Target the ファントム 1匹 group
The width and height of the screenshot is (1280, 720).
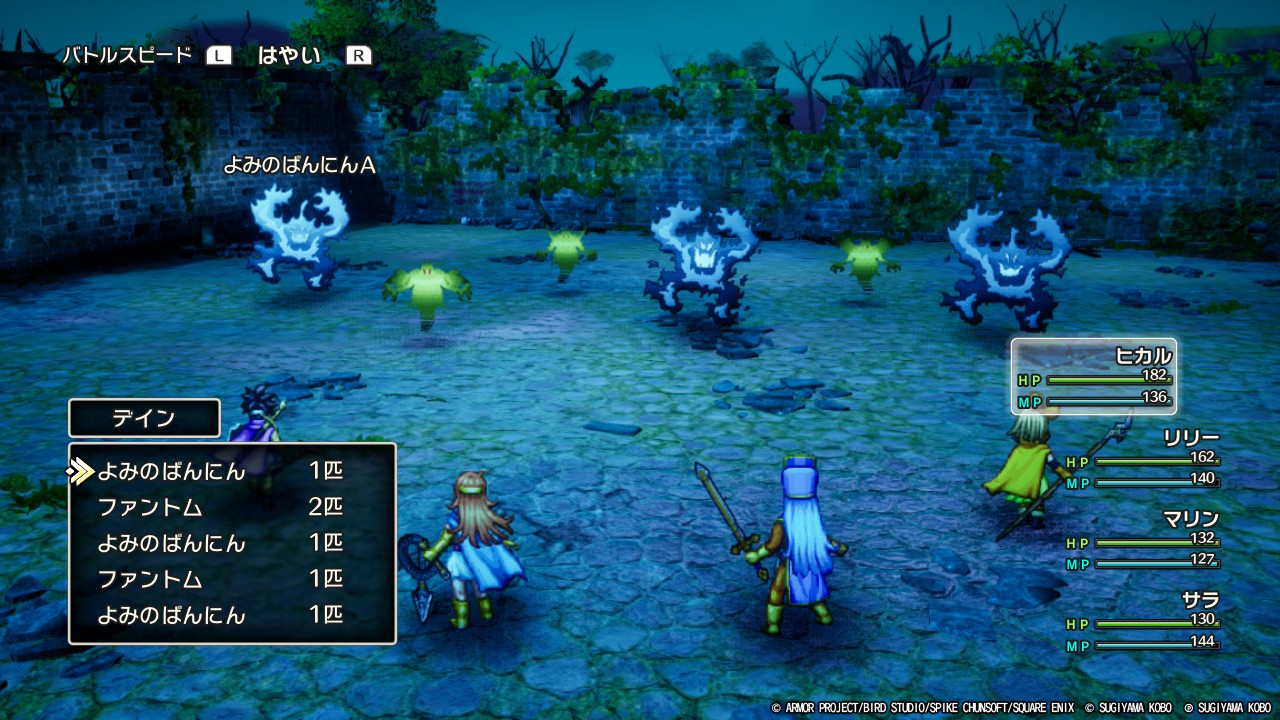pos(220,579)
